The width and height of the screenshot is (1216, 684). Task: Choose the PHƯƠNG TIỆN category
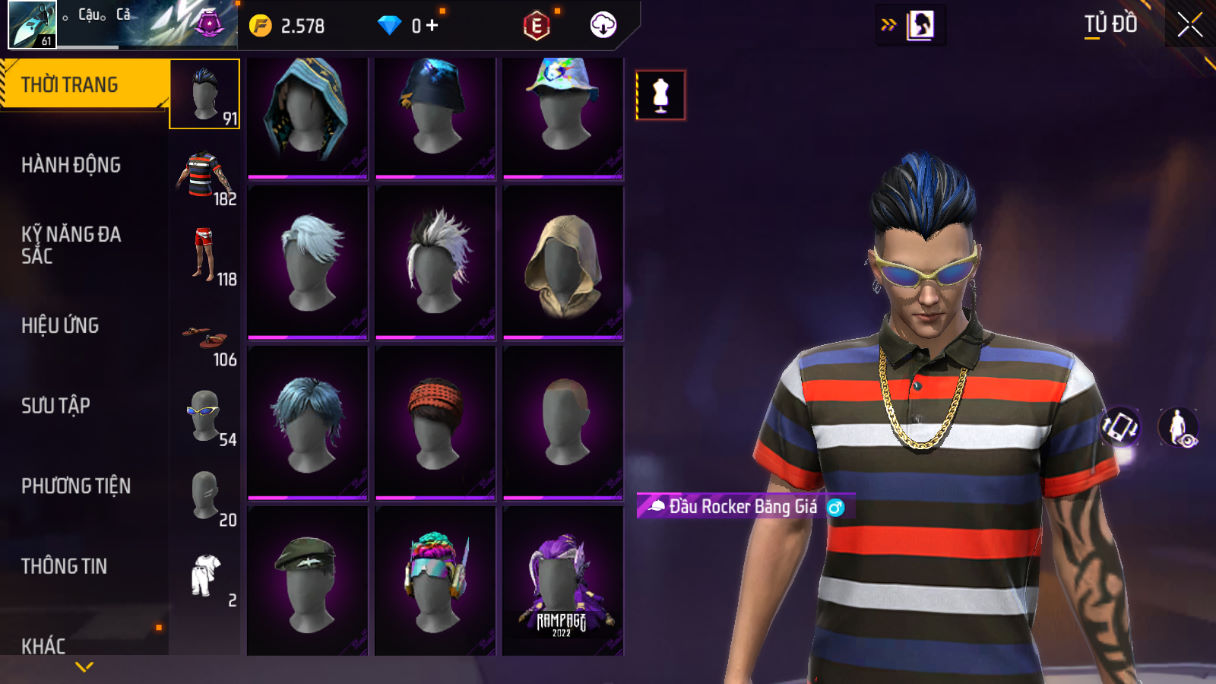(x=76, y=486)
